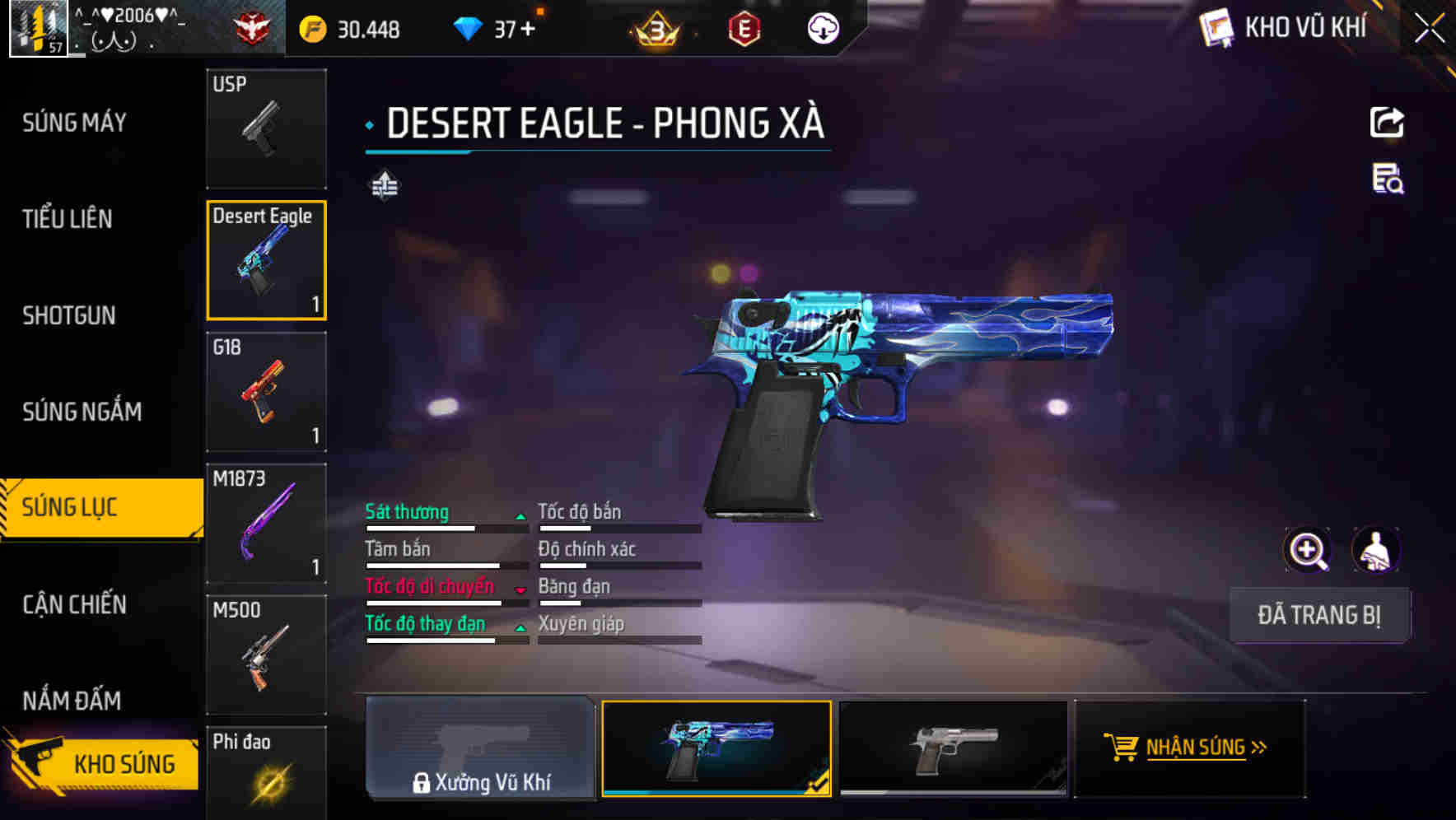This screenshot has height=820, width=1456.
Task: Select the G18 weapon in the list
Action: point(266,393)
